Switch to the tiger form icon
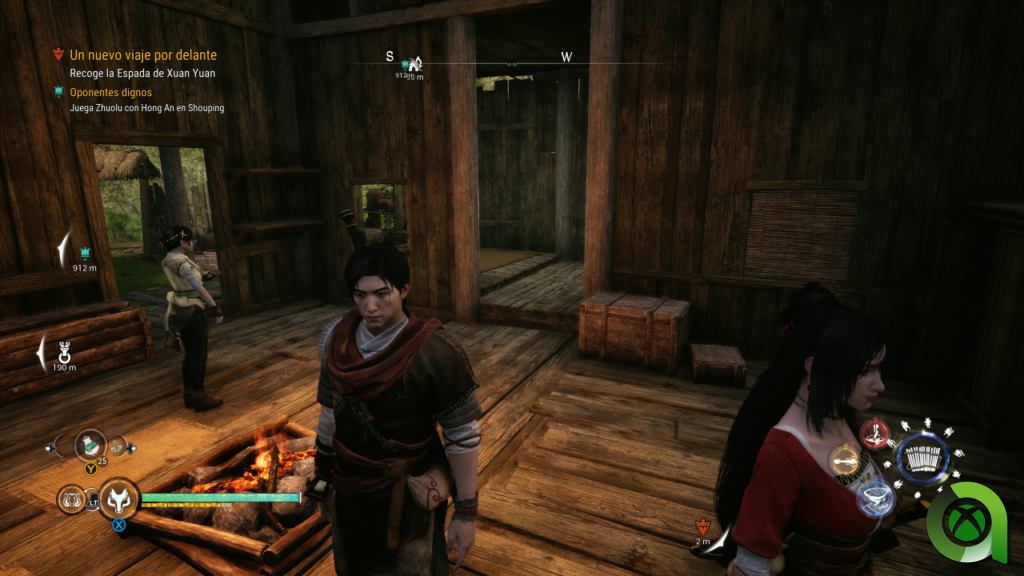The height and width of the screenshot is (576, 1024). click(x=73, y=497)
